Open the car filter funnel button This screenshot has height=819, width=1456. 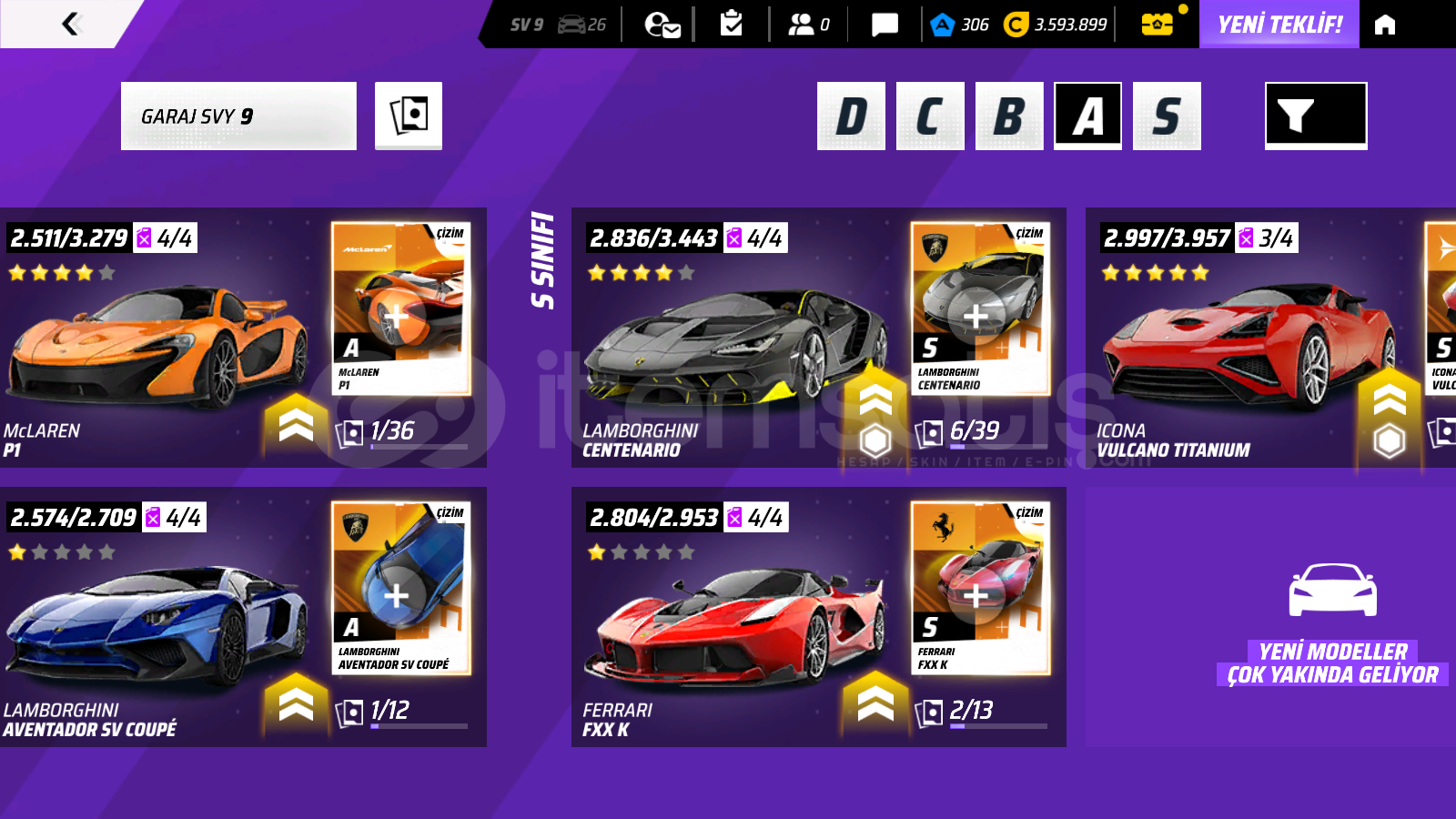pos(1315,116)
